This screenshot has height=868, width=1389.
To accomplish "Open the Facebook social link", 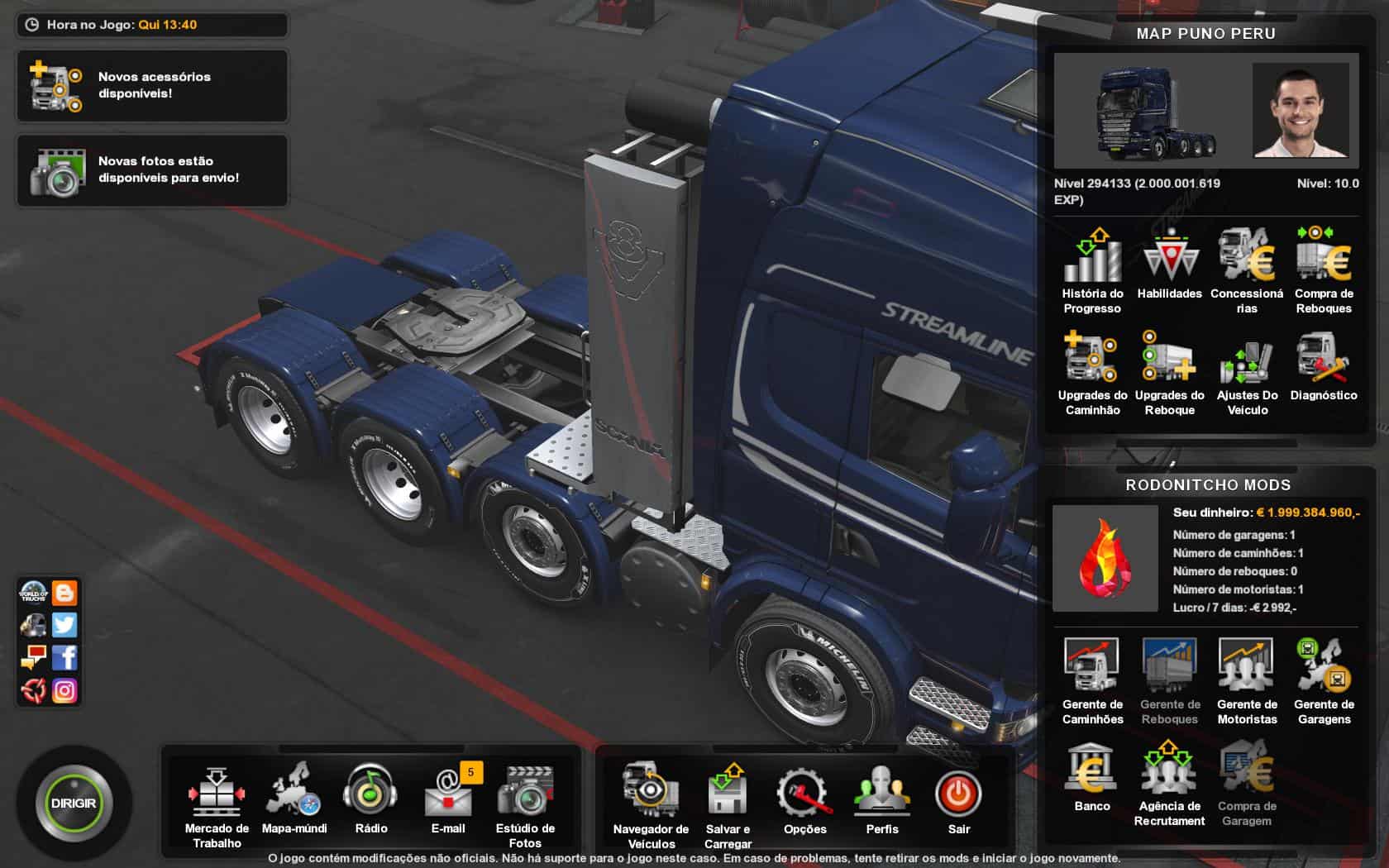I will coord(64,658).
